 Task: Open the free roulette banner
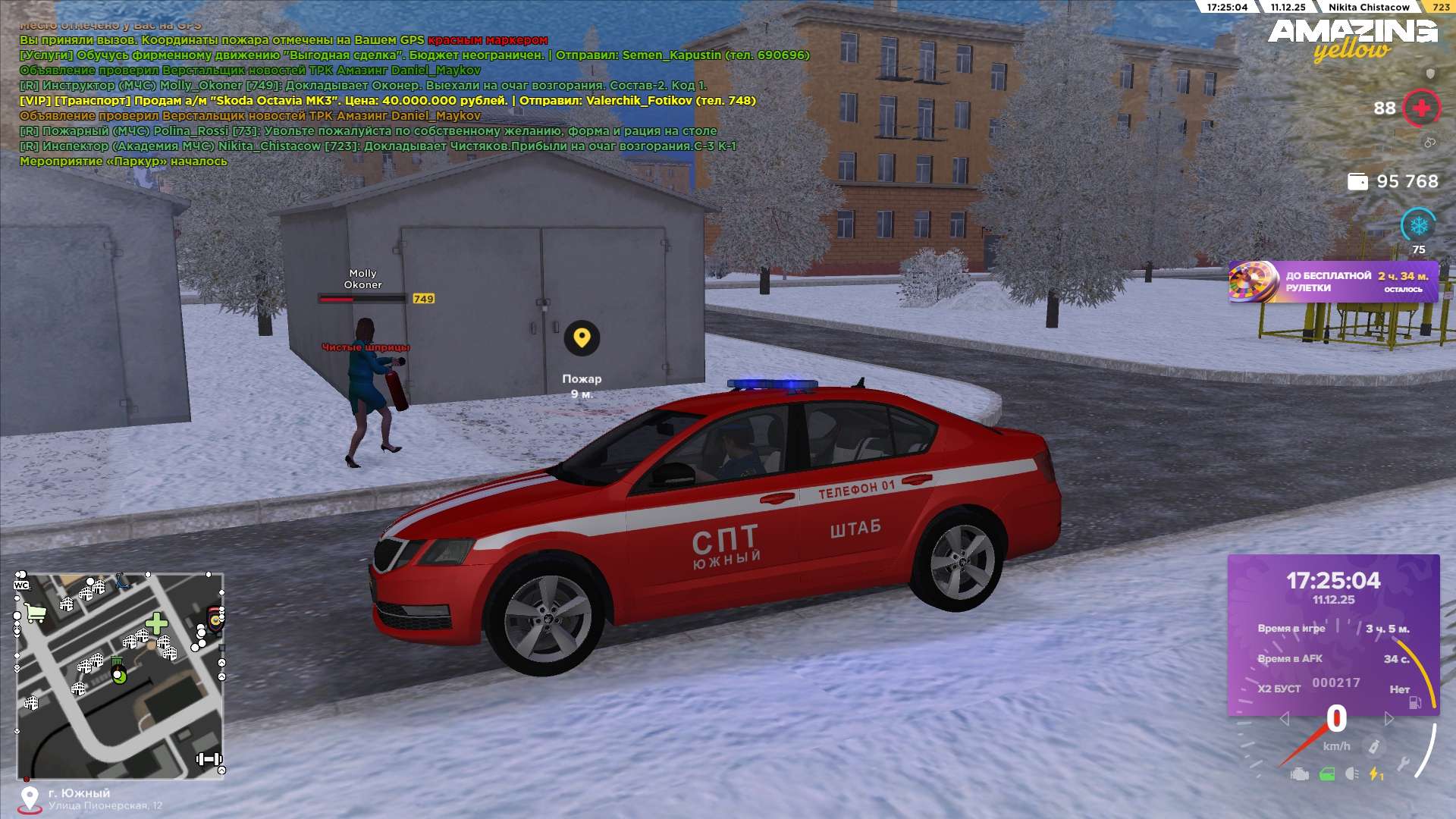tap(1332, 282)
